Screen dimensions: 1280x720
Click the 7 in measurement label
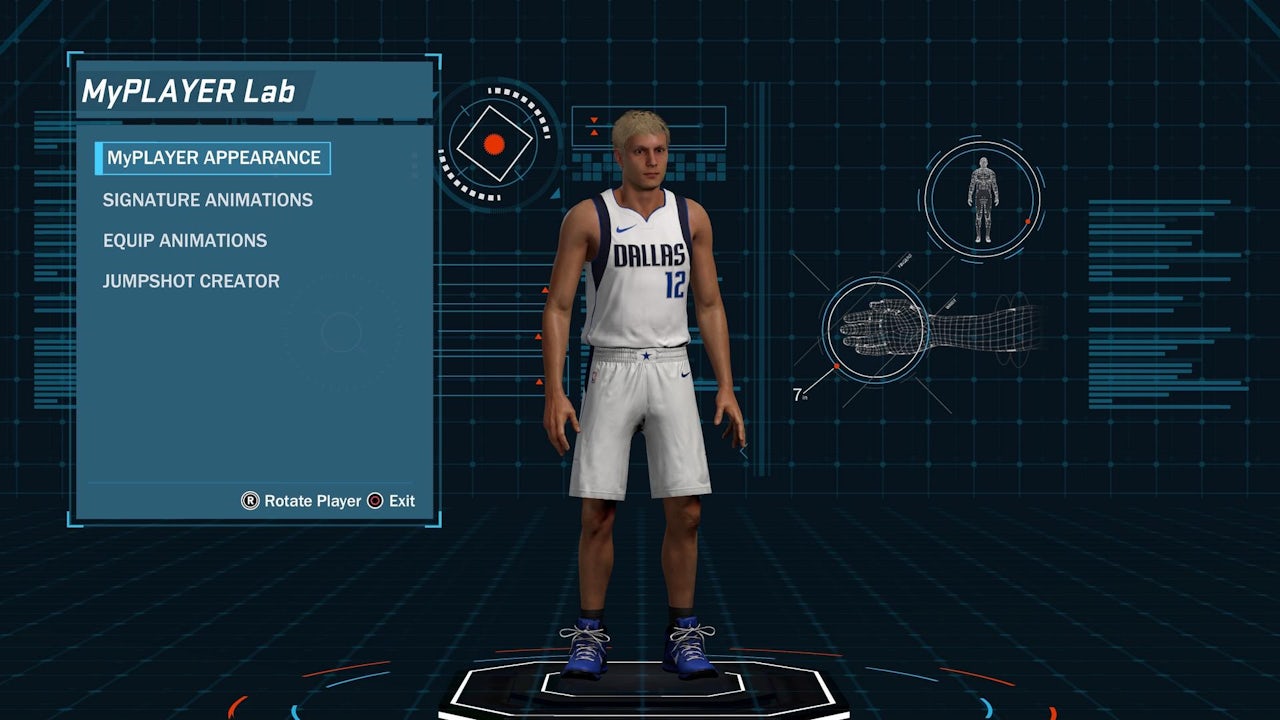[x=798, y=393]
